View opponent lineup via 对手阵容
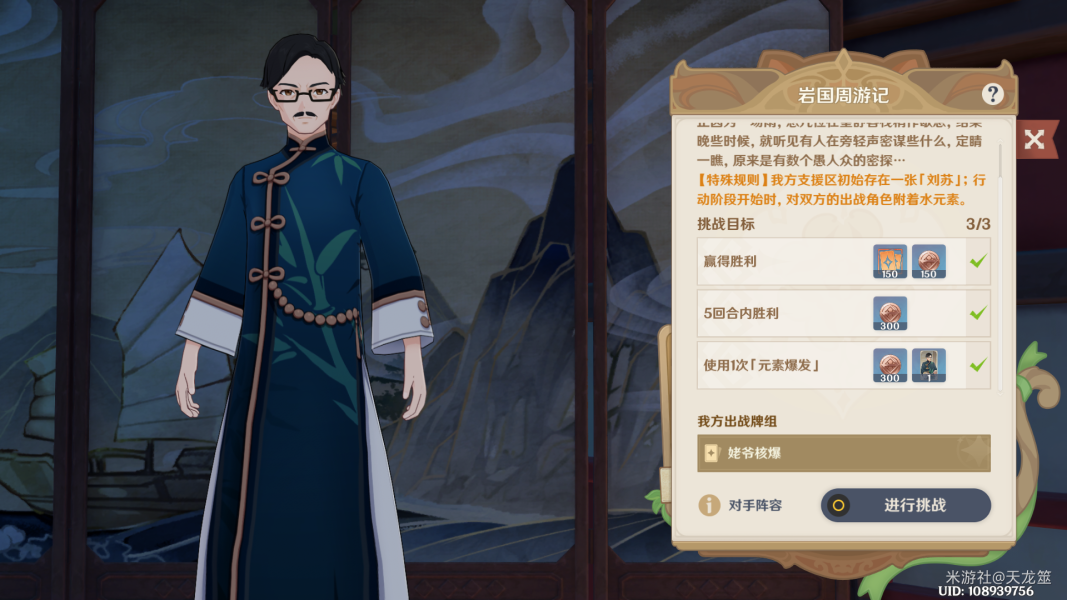Image resolution: width=1067 pixels, height=600 pixels. (741, 505)
